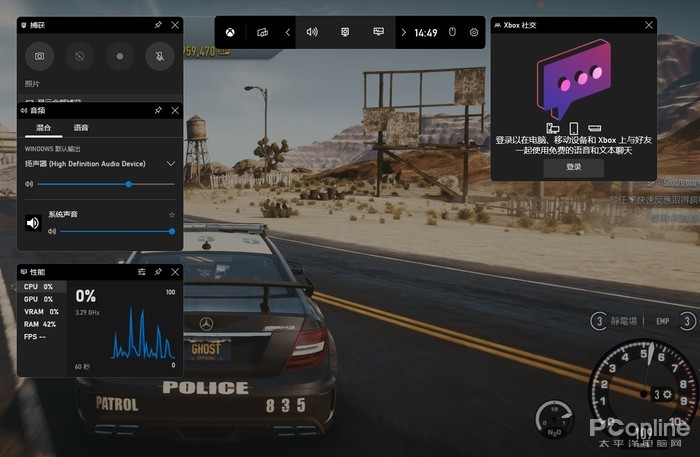Choose the VRAM performance metric
Image resolution: width=700 pixels, height=457 pixels.
[40, 312]
